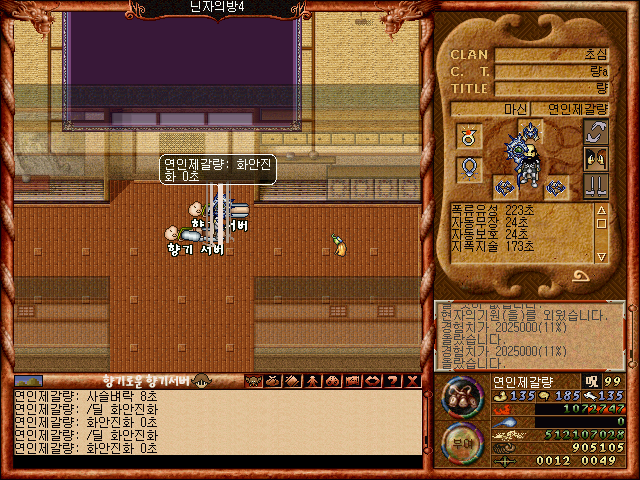The height and width of the screenshot is (480, 640).
Task: Click the curved arrows swap button
Action: point(595,133)
